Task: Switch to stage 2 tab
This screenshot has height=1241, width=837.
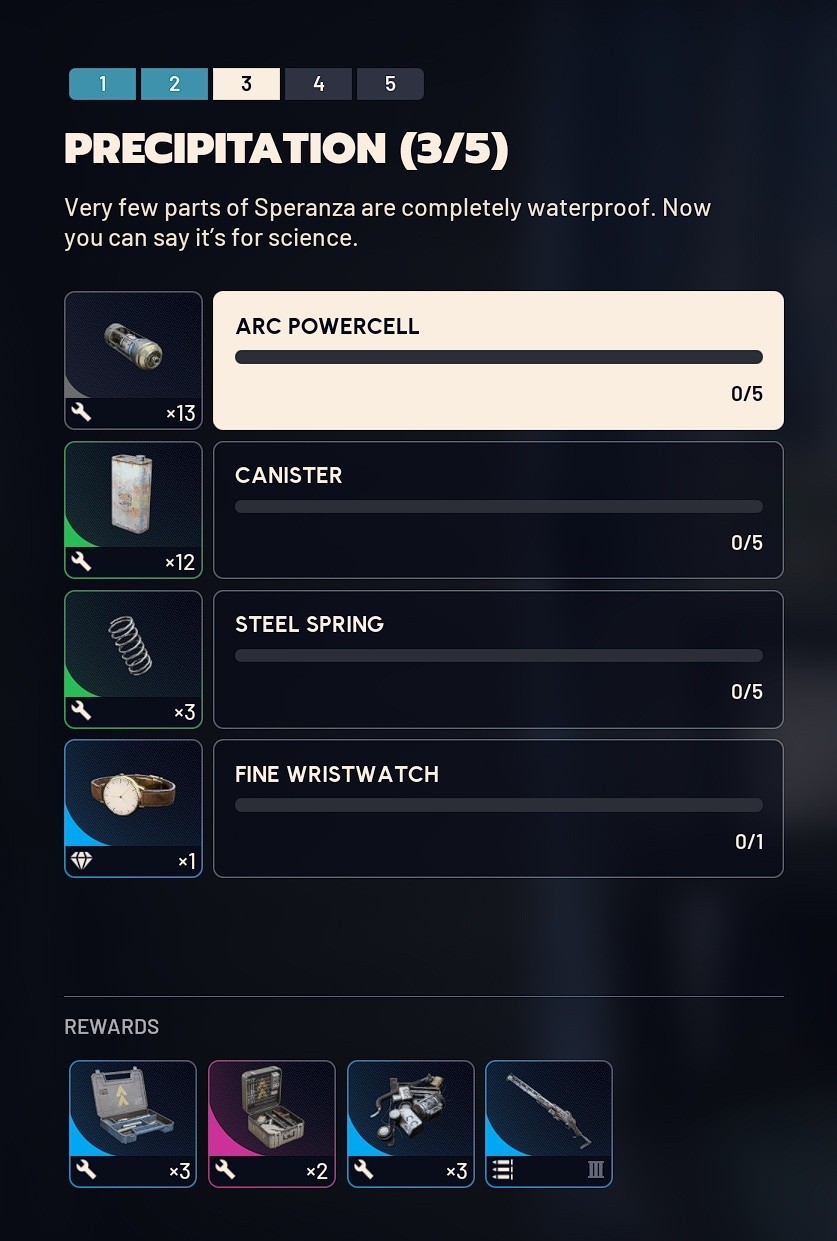Action: pos(174,84)
